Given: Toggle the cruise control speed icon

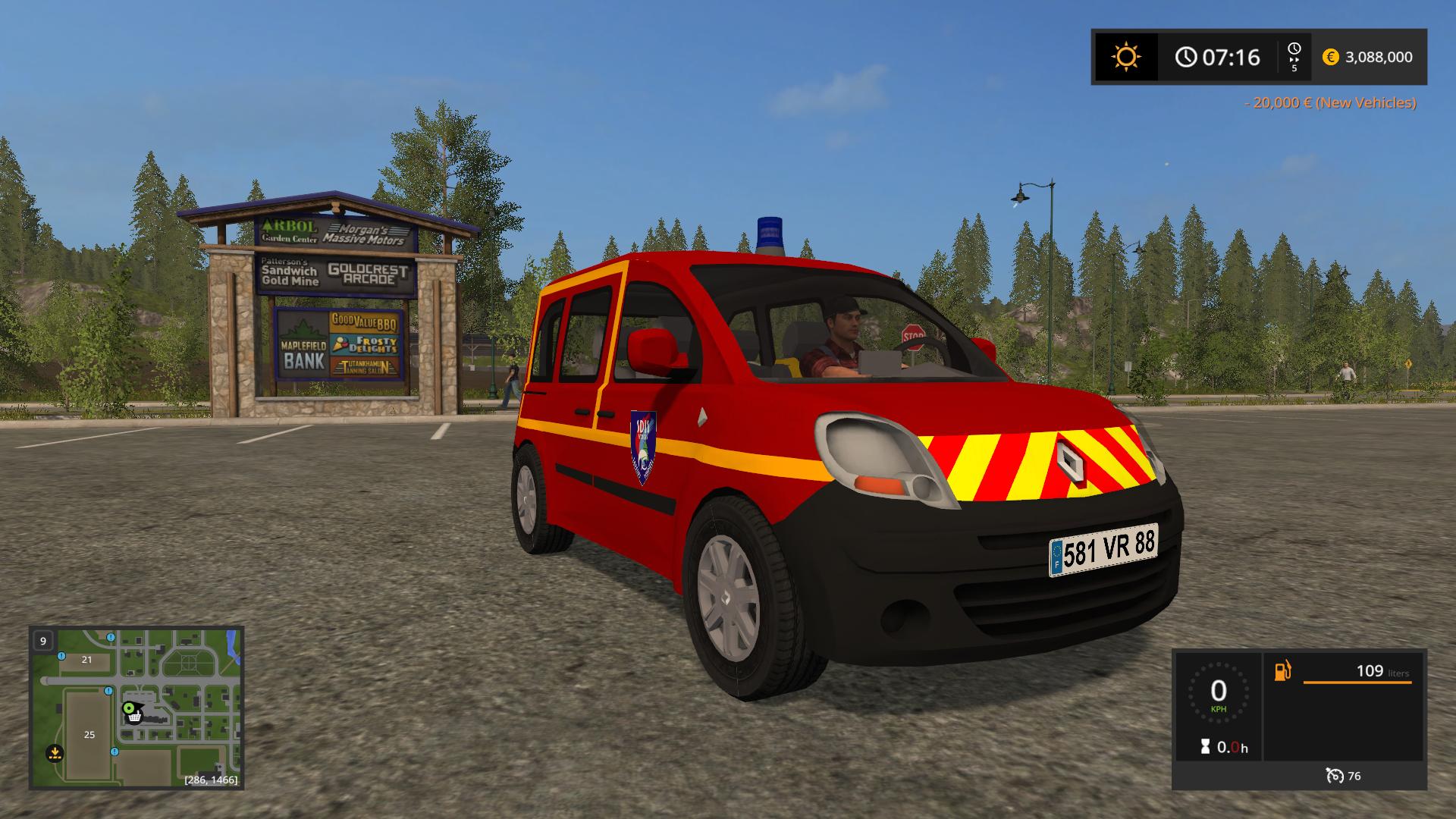Looking at the screenshot, I should point(1335,775).
